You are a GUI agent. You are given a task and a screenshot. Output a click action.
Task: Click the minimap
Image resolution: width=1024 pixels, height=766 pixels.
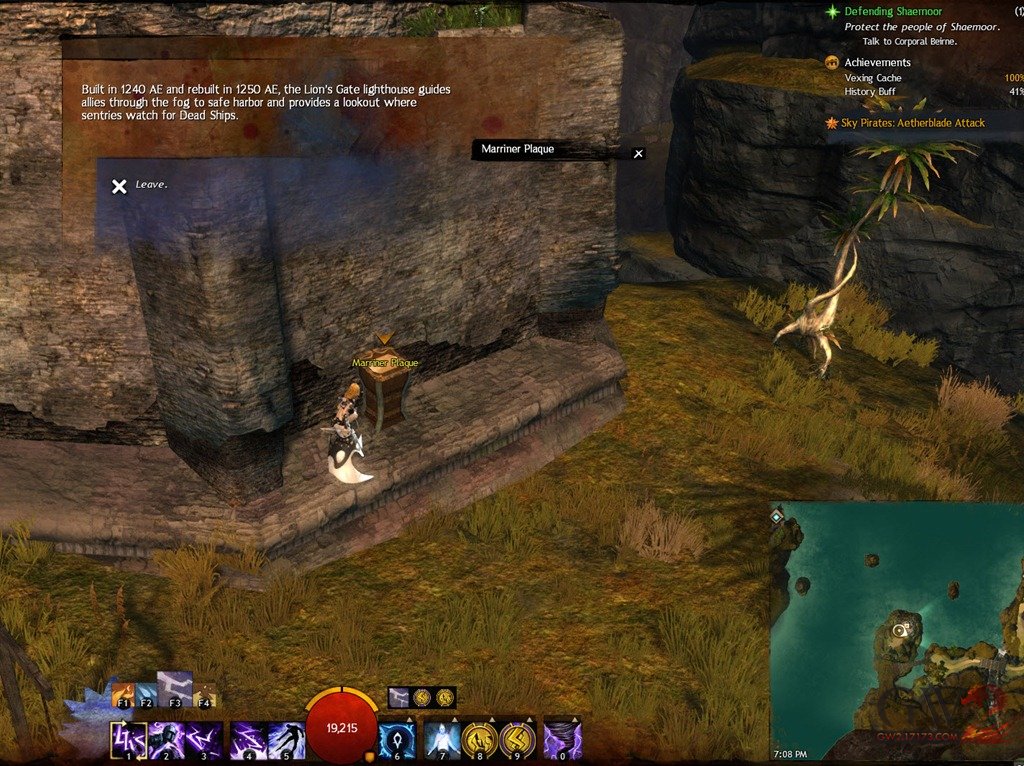[x=897, y=620]
